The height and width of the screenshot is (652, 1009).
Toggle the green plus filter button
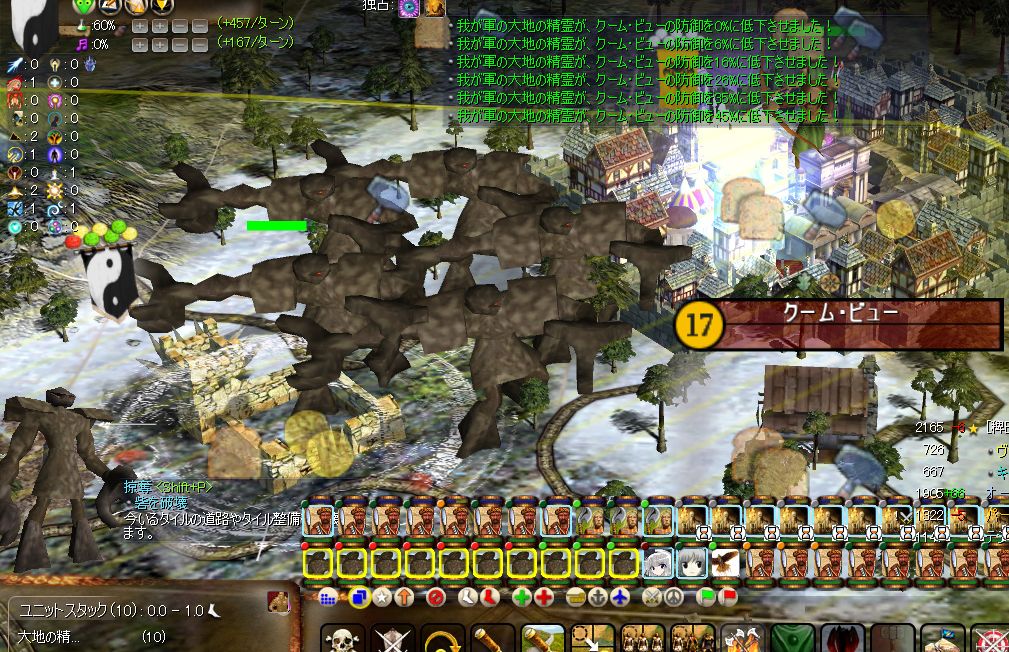pyautogui.click(x=521, y=597)
